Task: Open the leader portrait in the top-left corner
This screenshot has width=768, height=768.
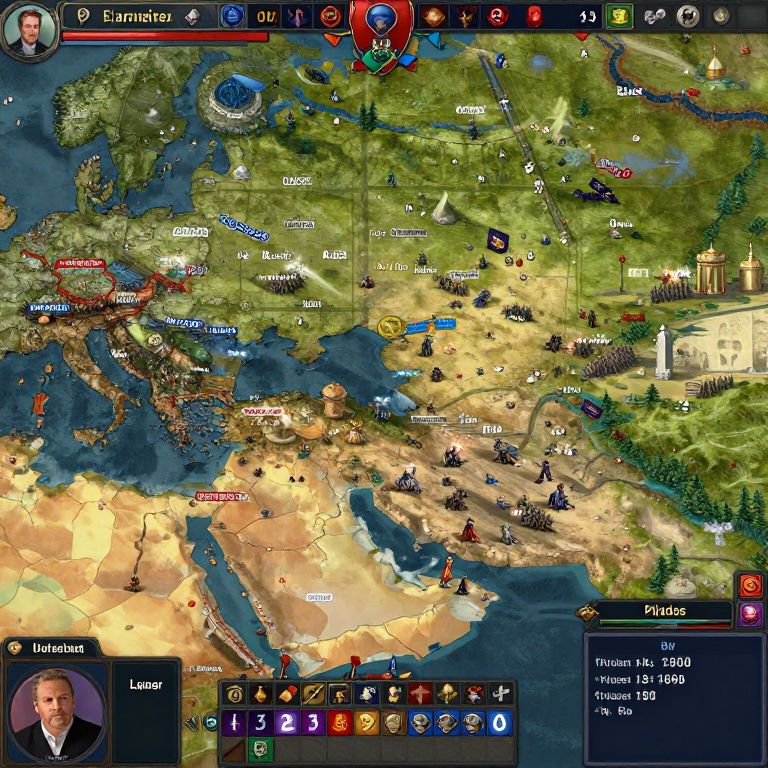Action: (x=29, y=29)
